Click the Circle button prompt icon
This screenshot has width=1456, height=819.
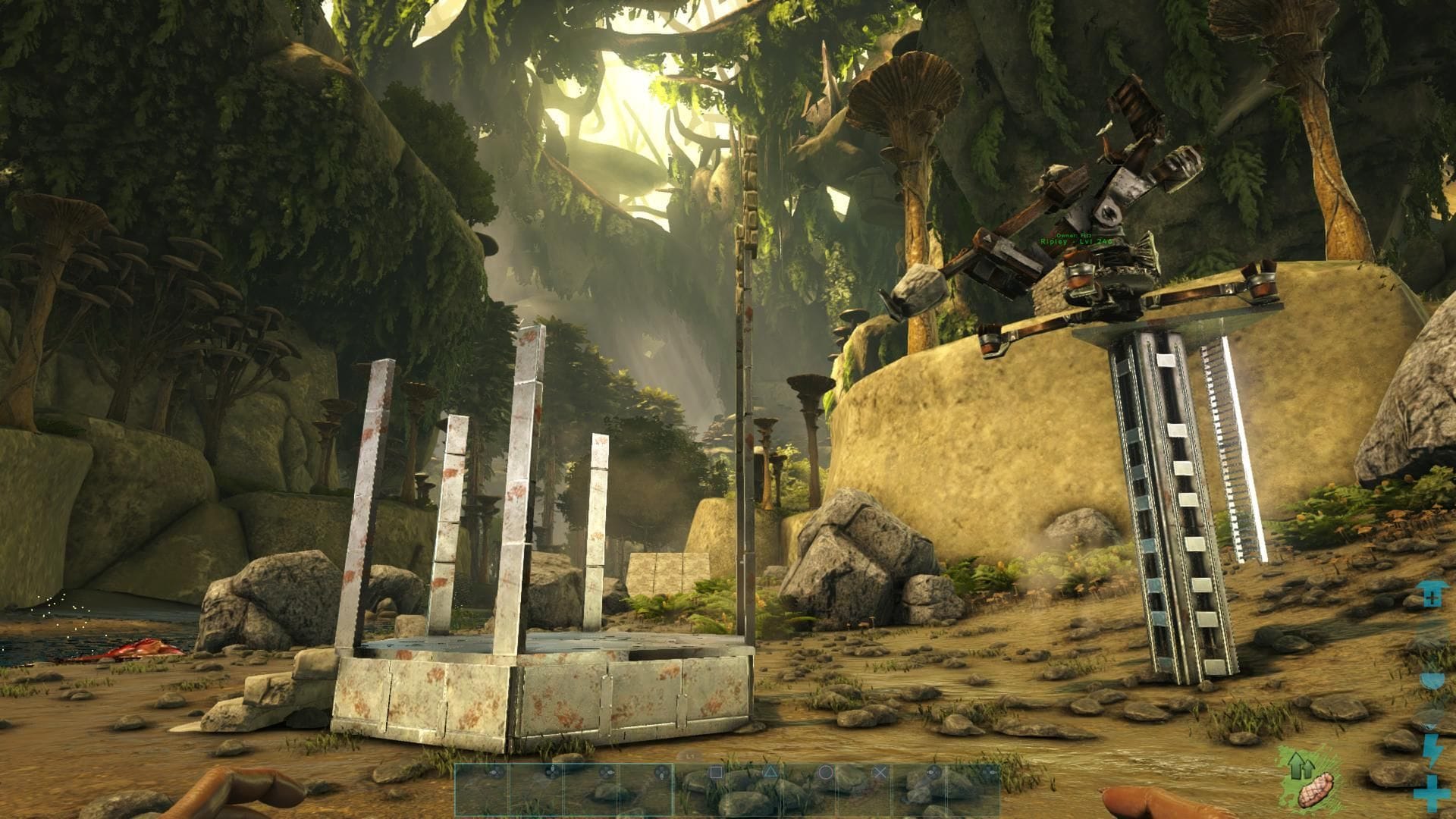point(826,772)
